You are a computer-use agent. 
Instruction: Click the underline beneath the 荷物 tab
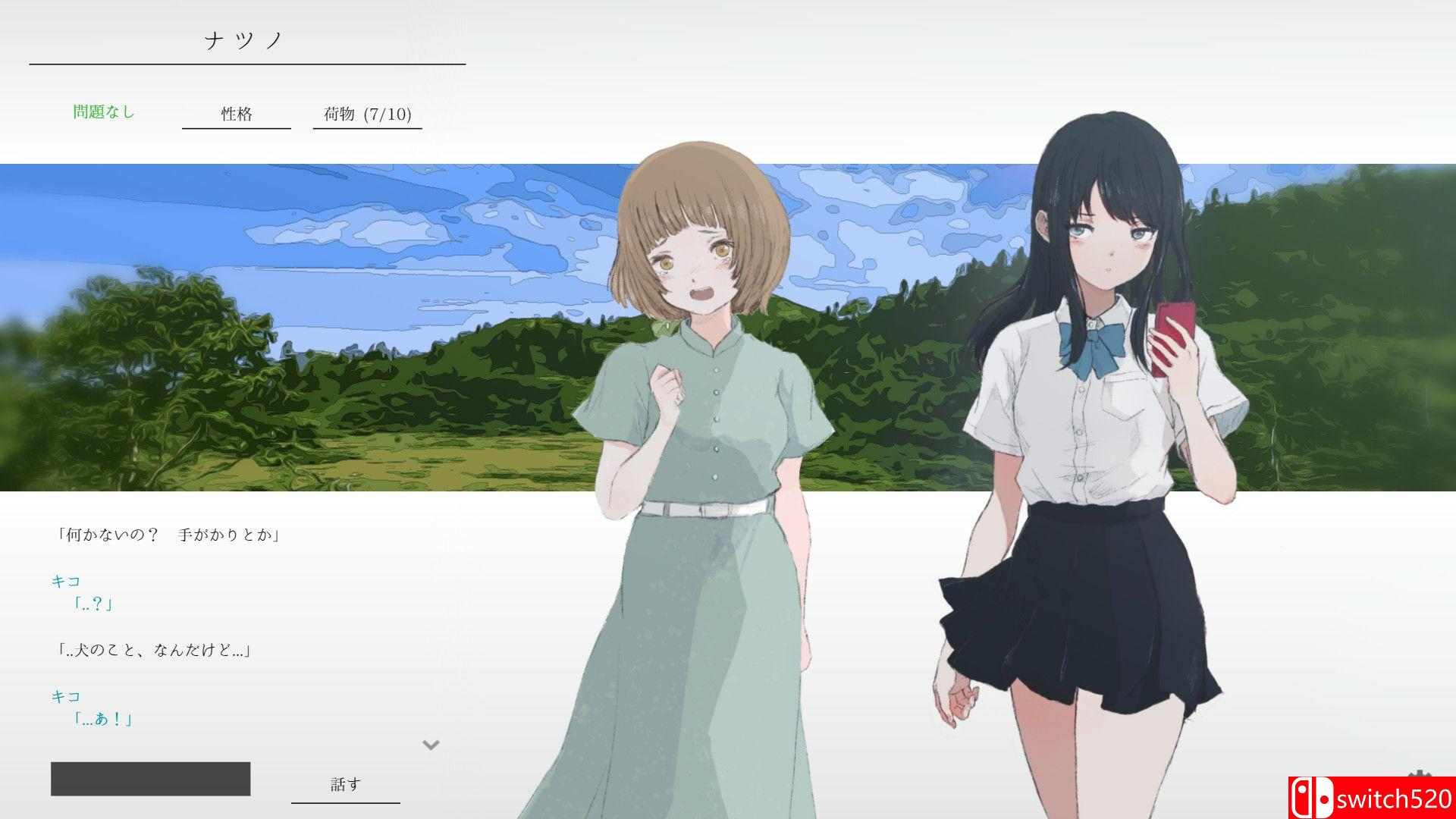click(367, 130)
